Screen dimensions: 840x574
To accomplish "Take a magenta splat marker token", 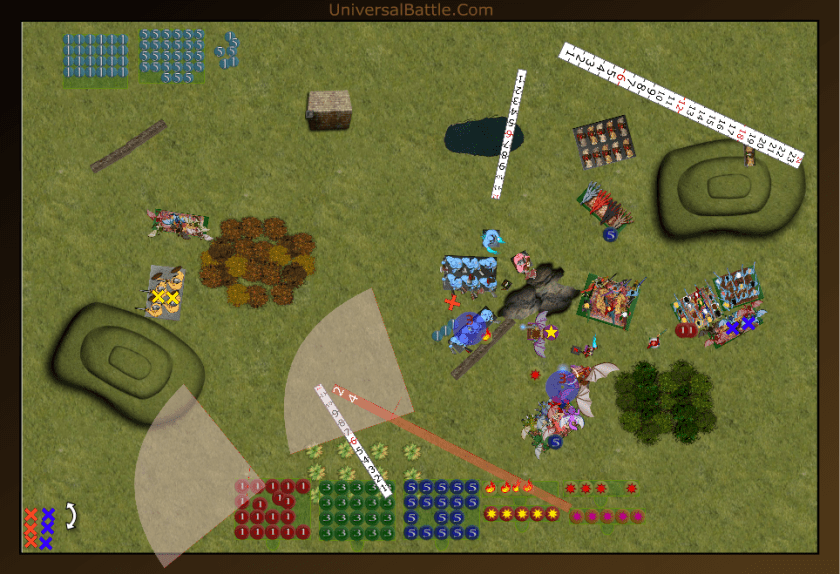I will (607, 516).
